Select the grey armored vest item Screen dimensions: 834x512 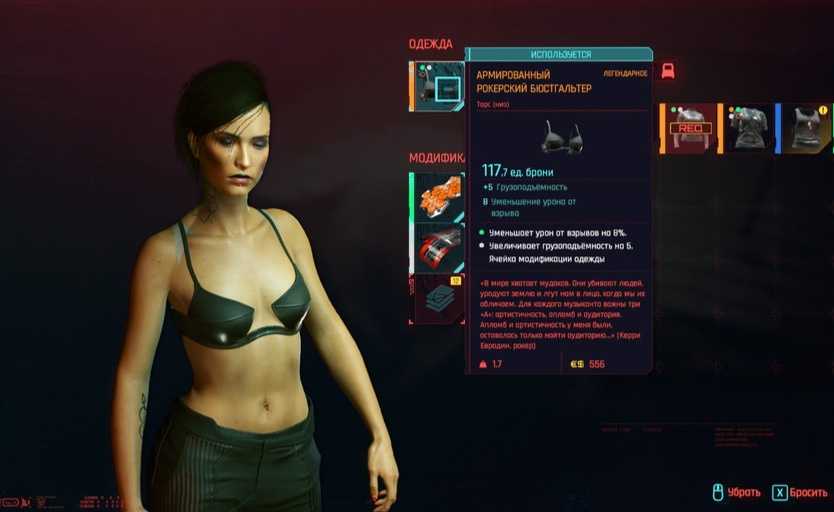tap(748, 128)
